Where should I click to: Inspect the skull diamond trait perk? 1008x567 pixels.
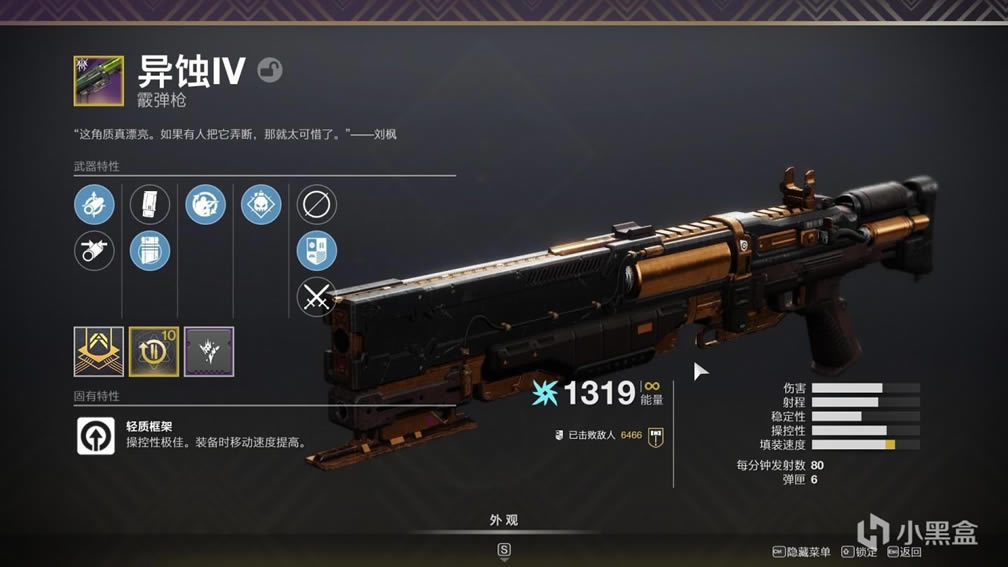(x=261, y=205)
